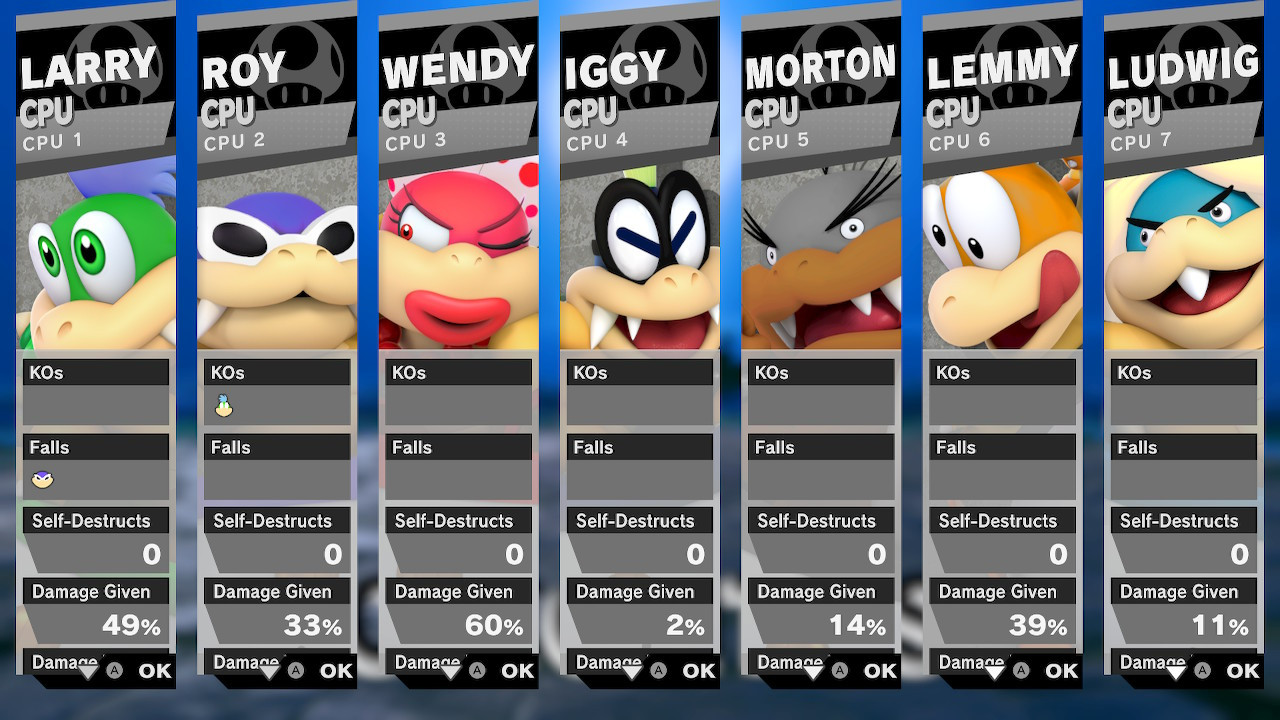Expand more stats with Morton's down arrow
The width and height of the screenshot is (1280, 720).
click(813, 671)
